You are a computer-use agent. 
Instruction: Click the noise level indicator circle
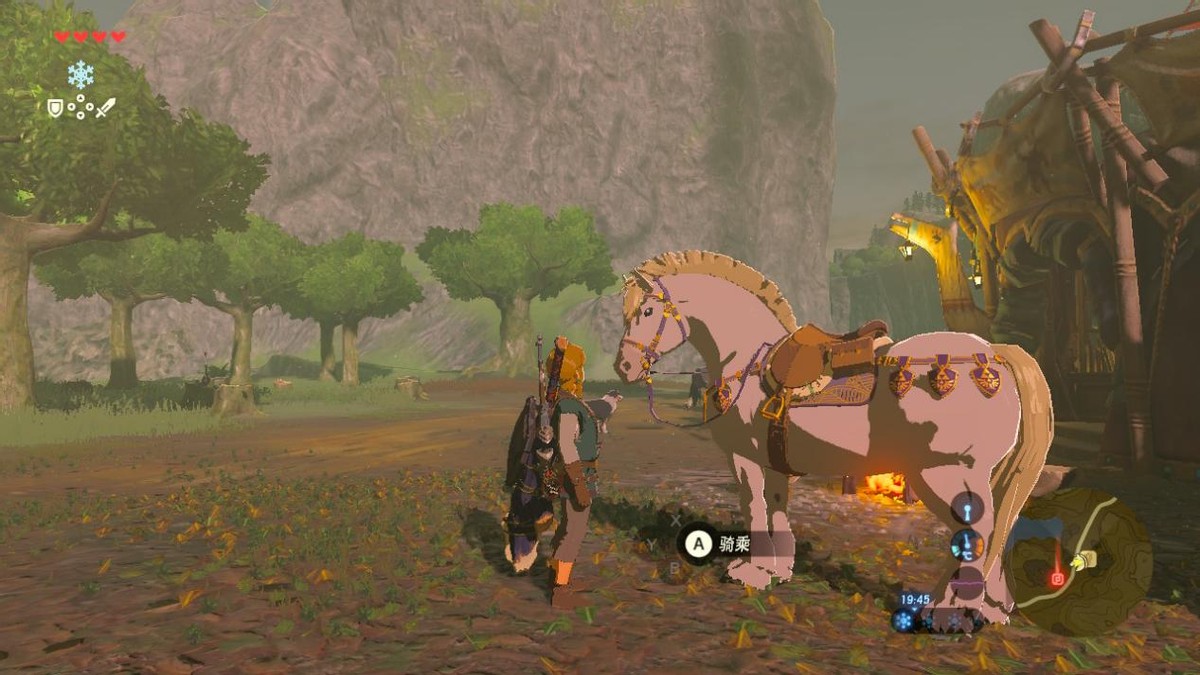tap(967, 582)
